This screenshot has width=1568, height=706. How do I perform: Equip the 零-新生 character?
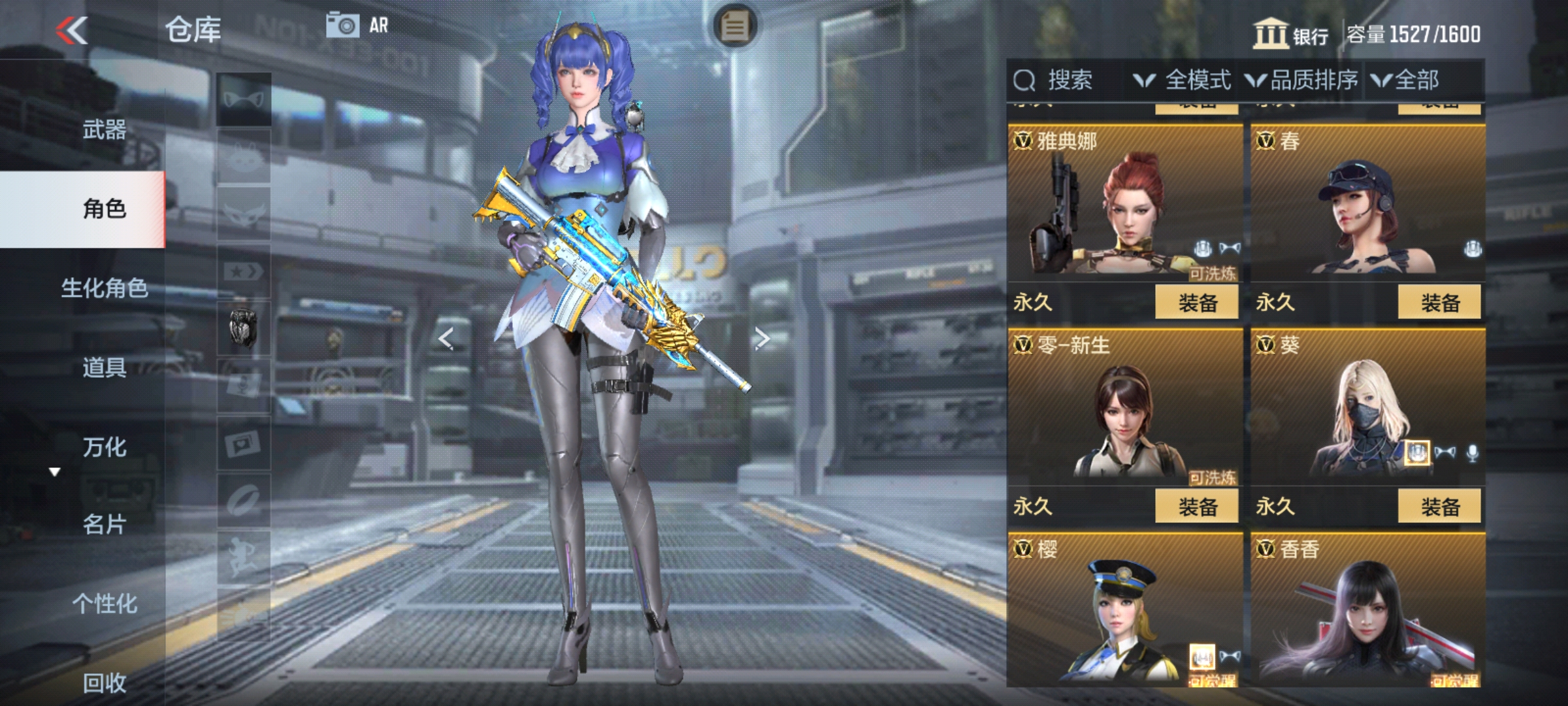tap(1196, 507)
